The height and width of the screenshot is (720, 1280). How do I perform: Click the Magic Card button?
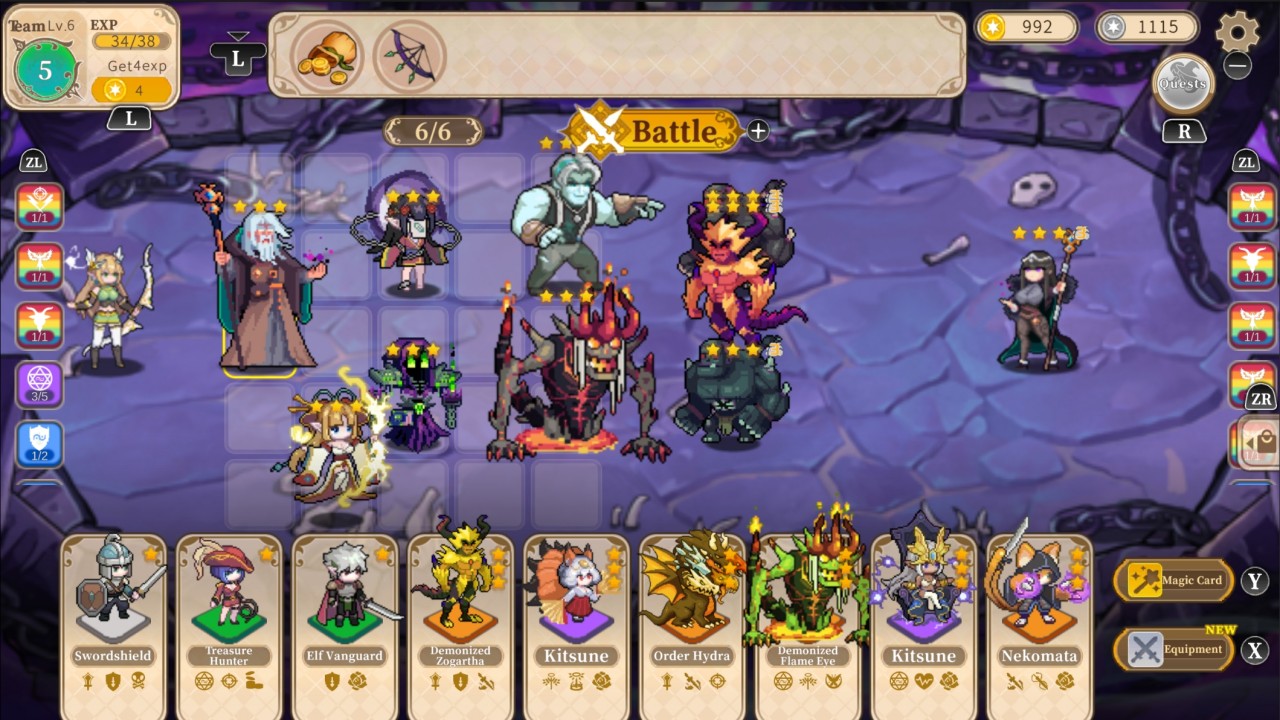pyautogui.click(x=1176, y=580)
